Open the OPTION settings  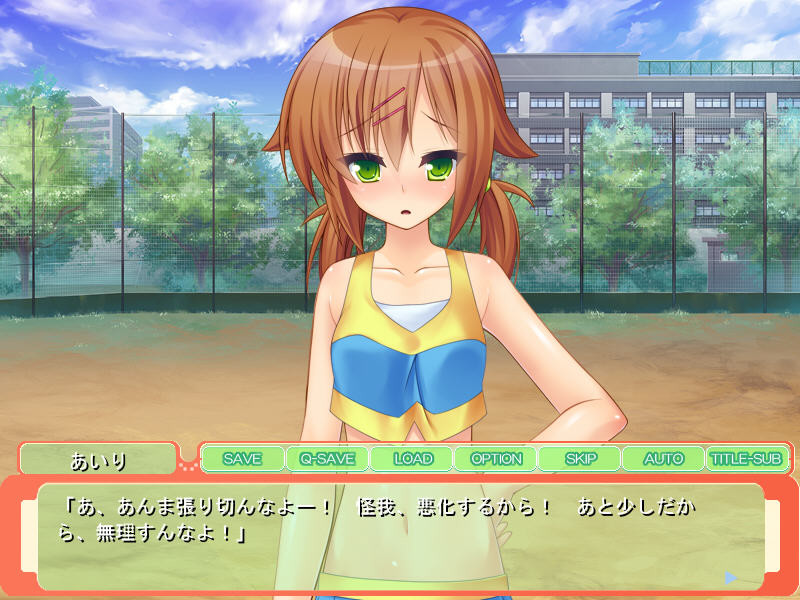click(x=496, y=459)
